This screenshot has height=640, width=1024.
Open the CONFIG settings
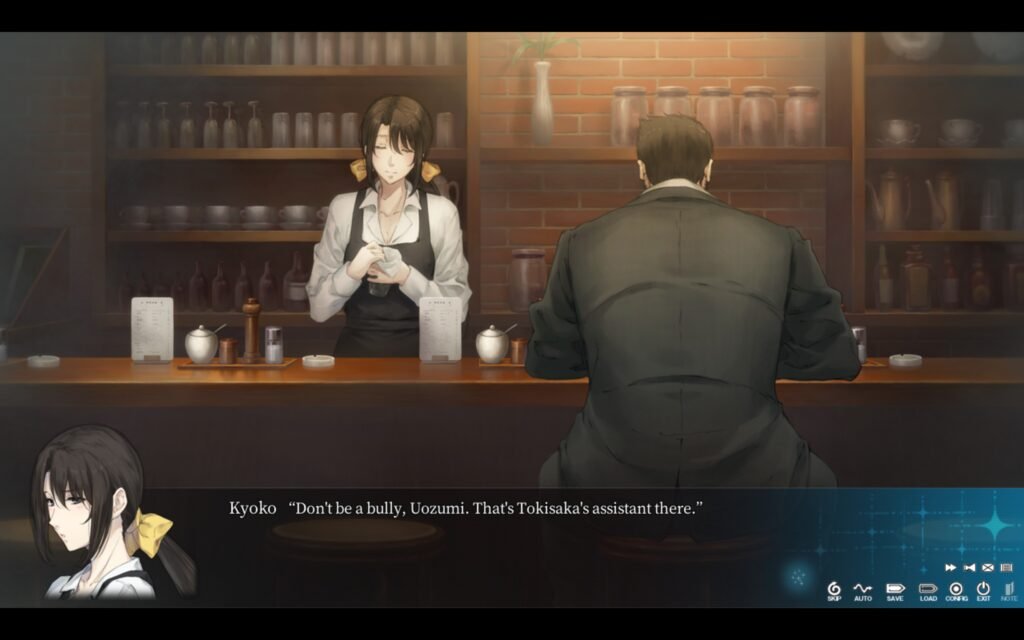point(956,590)
